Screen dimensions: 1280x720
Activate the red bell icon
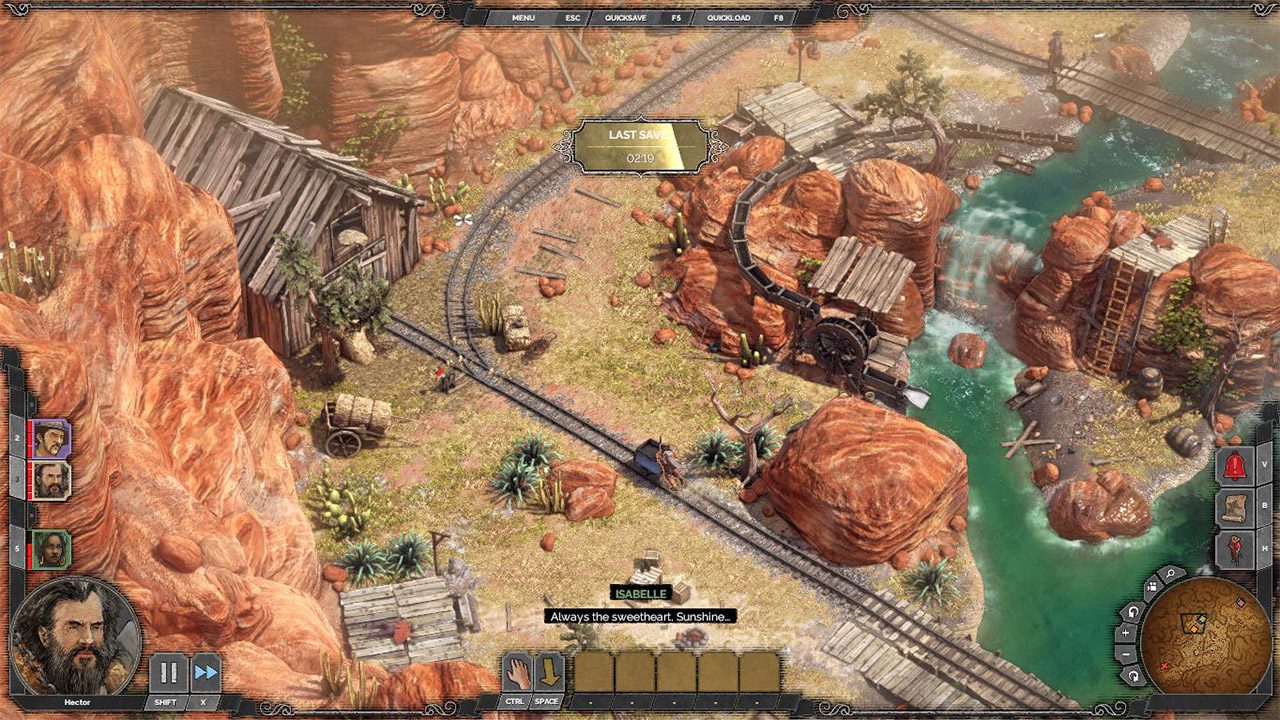click(x=1234, y=467)
